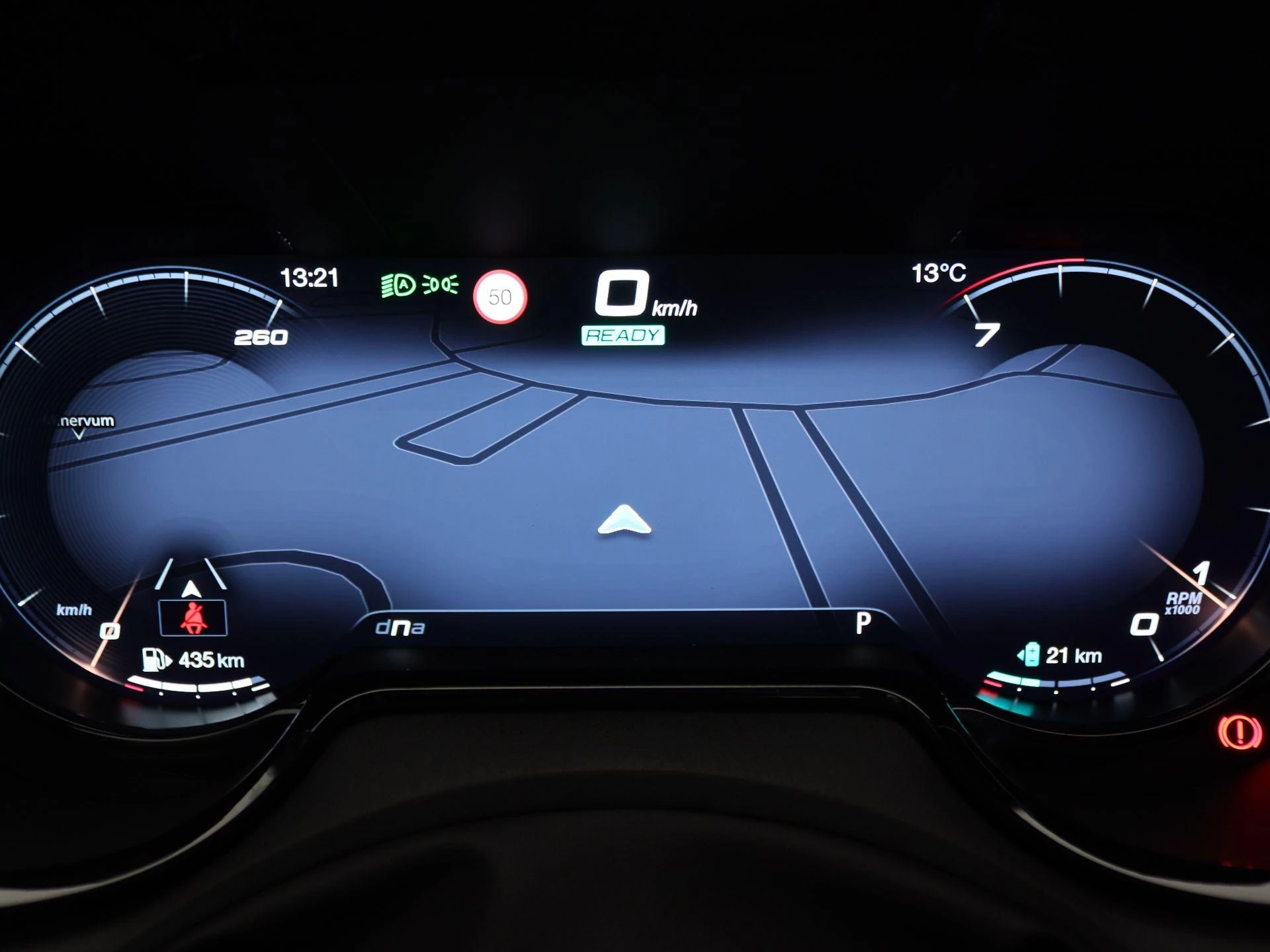This screenshot has height=952, width=1270.
Task: Click the green READY status badge
Action: [623, 336]
